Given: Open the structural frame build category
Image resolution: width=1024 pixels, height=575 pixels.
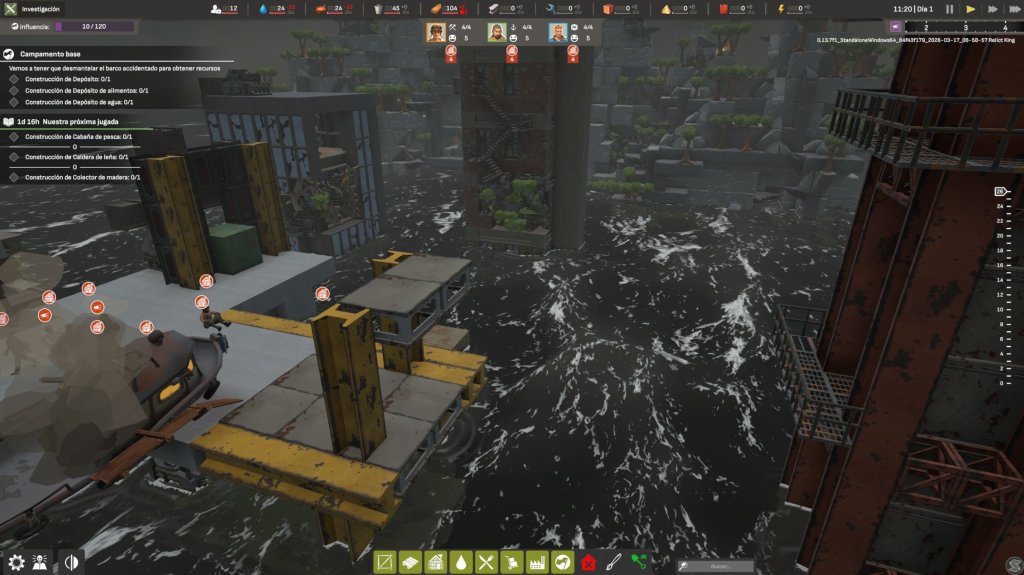Looking at the screenshot, I should coord(384,562).
